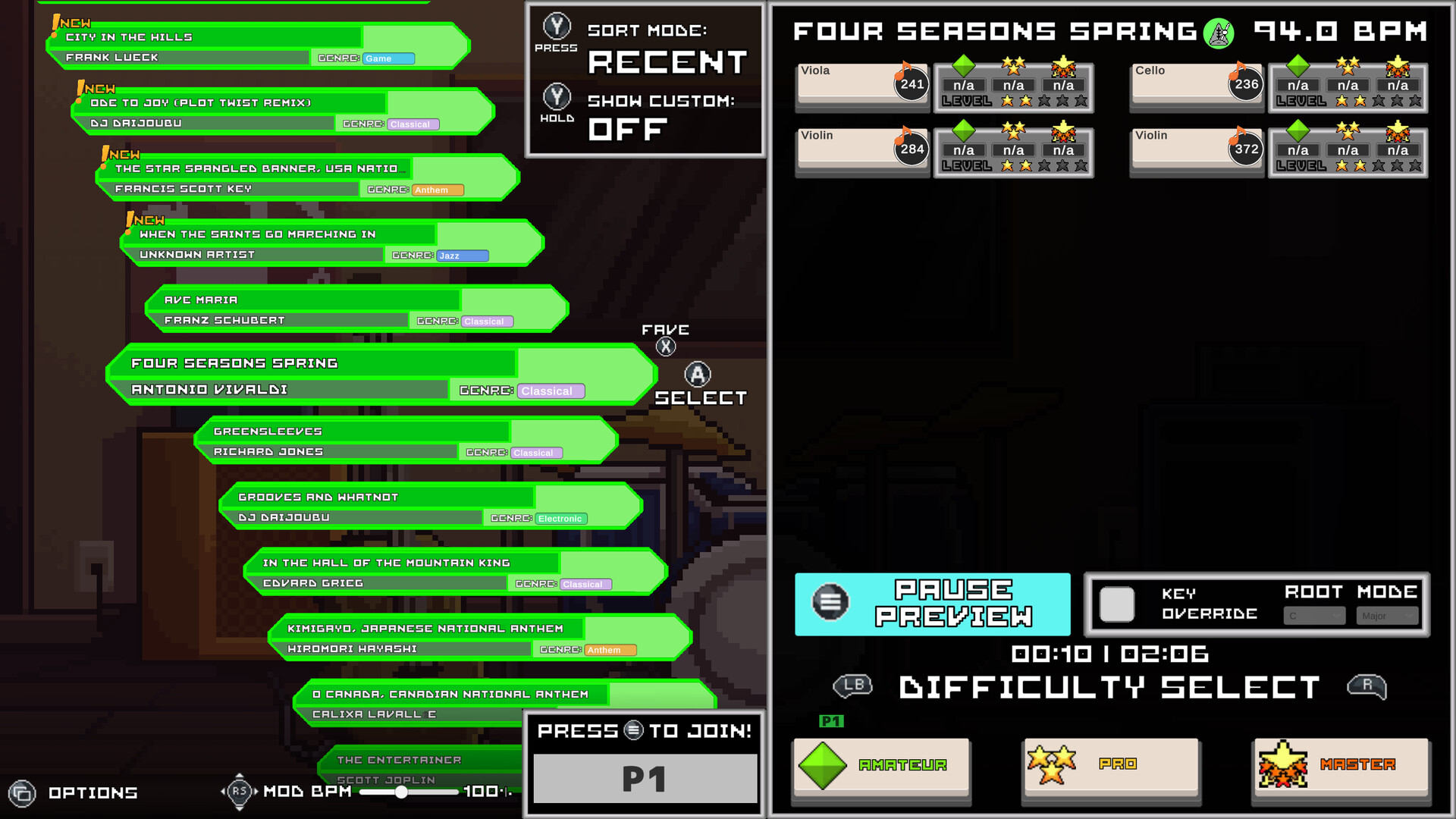This screenshot has width=1456, height=819.
Task: Click the flaming star Master difficulty icon
Action: click(x=1282, y=766)
